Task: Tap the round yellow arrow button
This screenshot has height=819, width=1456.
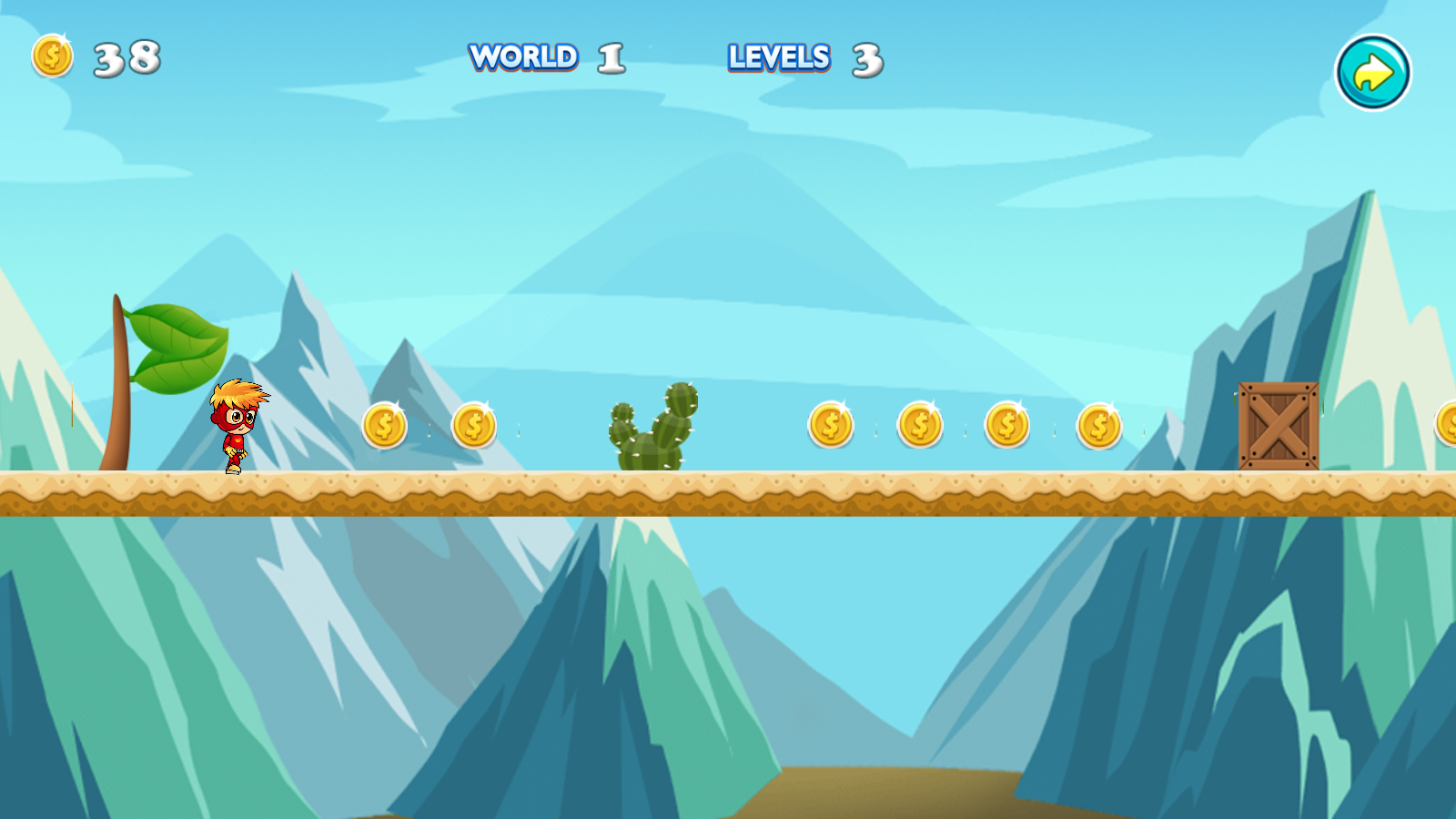Action: (1372, 73)
